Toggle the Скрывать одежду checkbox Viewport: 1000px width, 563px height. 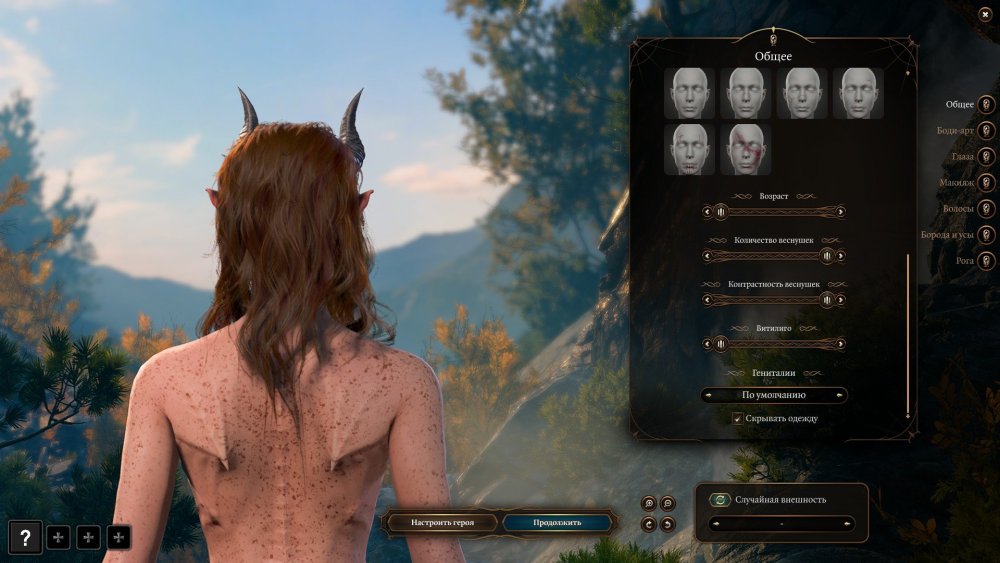coord(737,418)
